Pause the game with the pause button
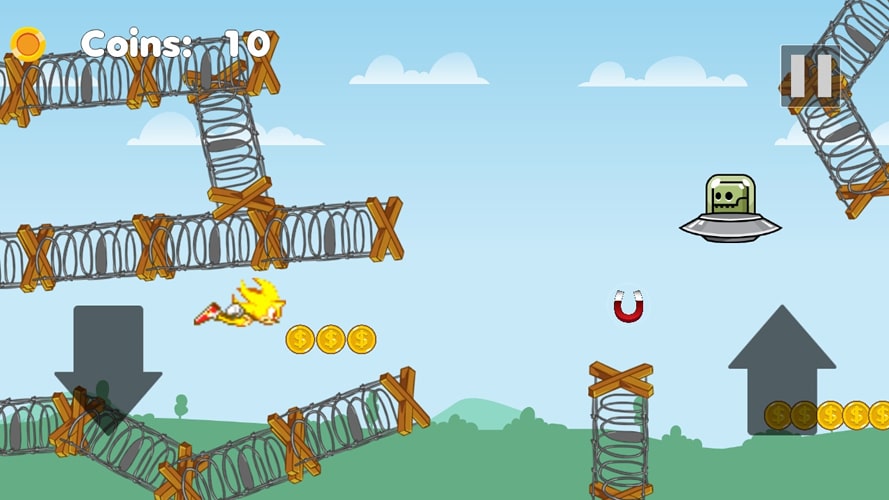This screenshot has width=889, height=500. (x=810, y=75)
